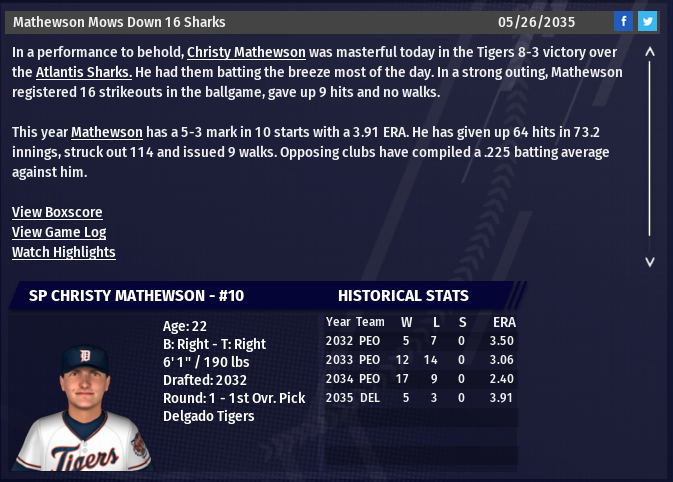Select the 2035 DEL historical stats row
This screenshot has height=482, width=673.
[x=420, y=398]
